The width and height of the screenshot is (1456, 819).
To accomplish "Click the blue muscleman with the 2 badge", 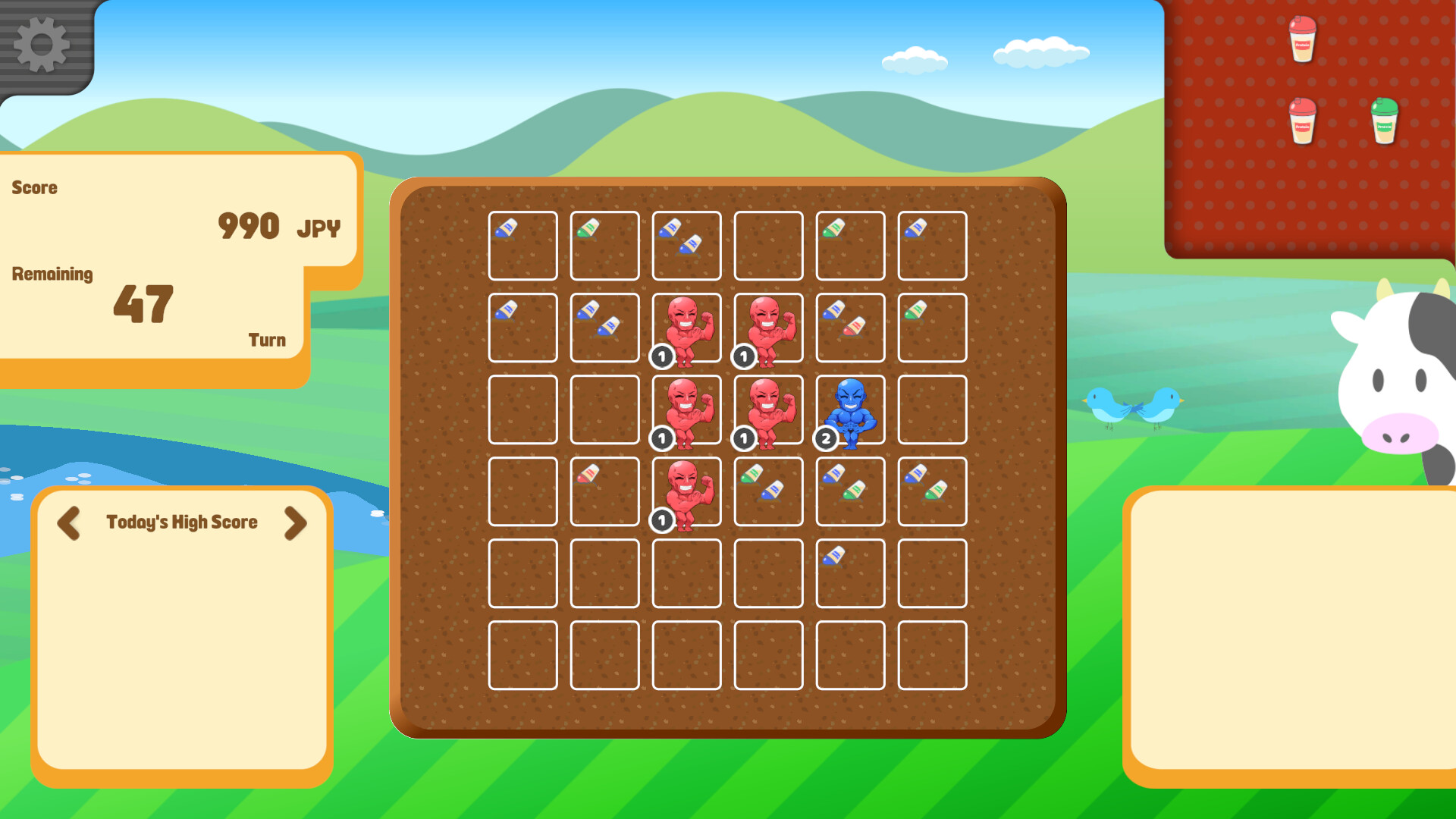I will pyautogui.click(x=850, y=409).
